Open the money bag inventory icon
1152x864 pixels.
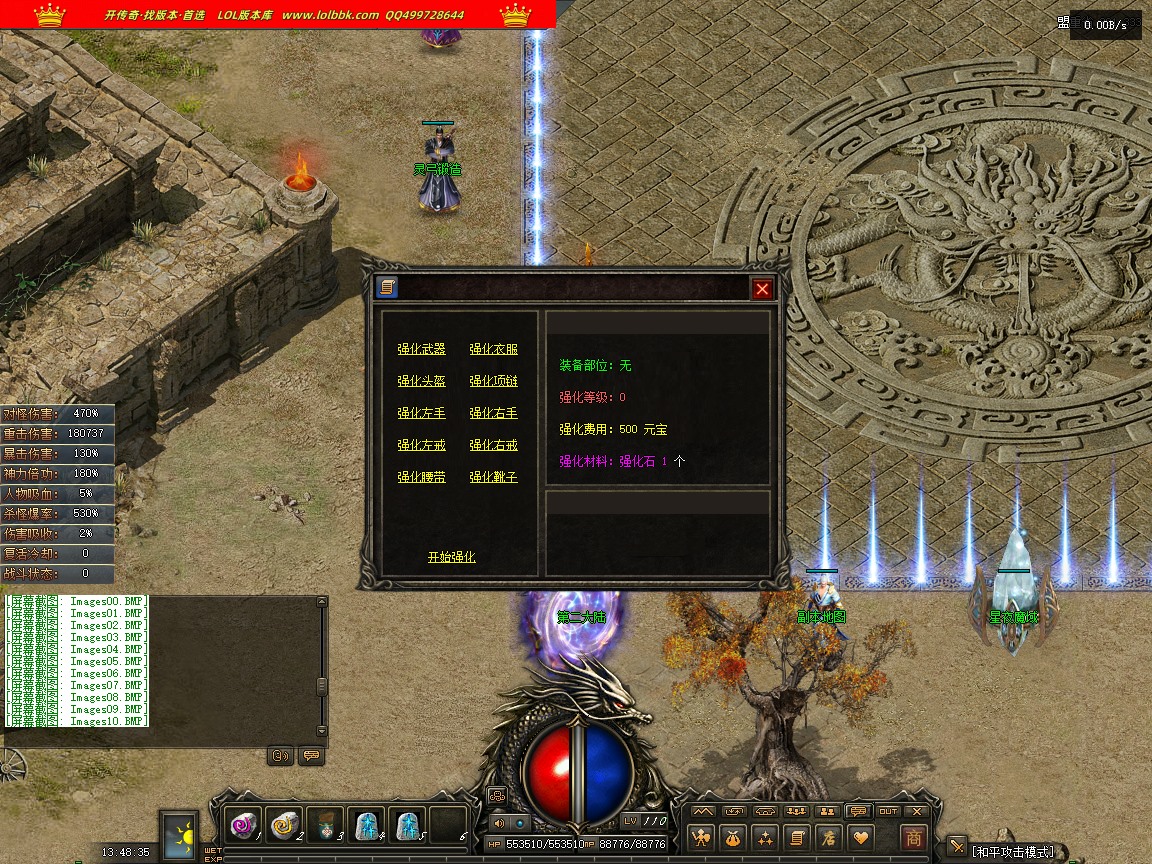[733, 837]
